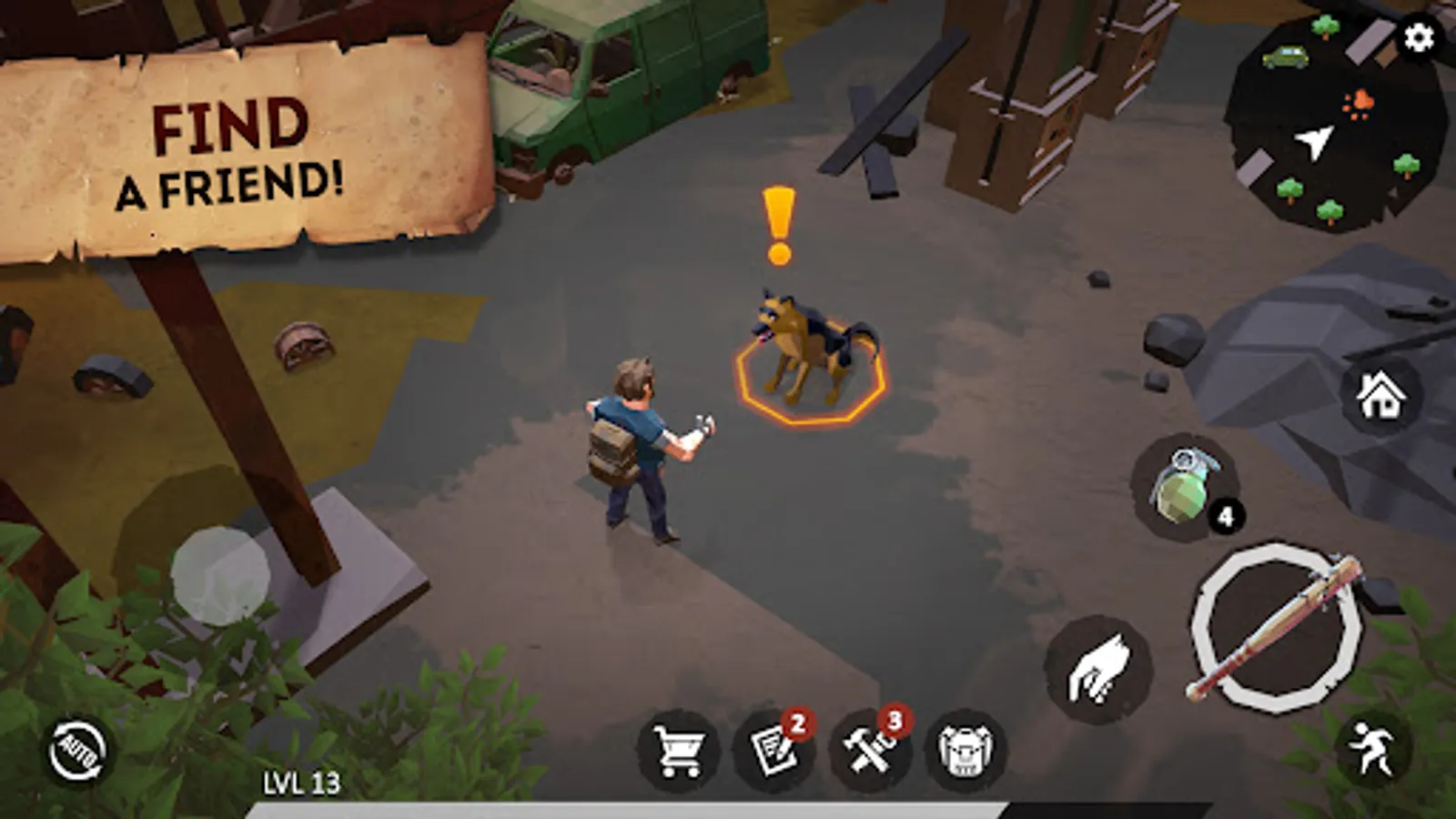Tap the LVL 13 experience bar
Screen dimensions: 1456x819
coord(300,780)
